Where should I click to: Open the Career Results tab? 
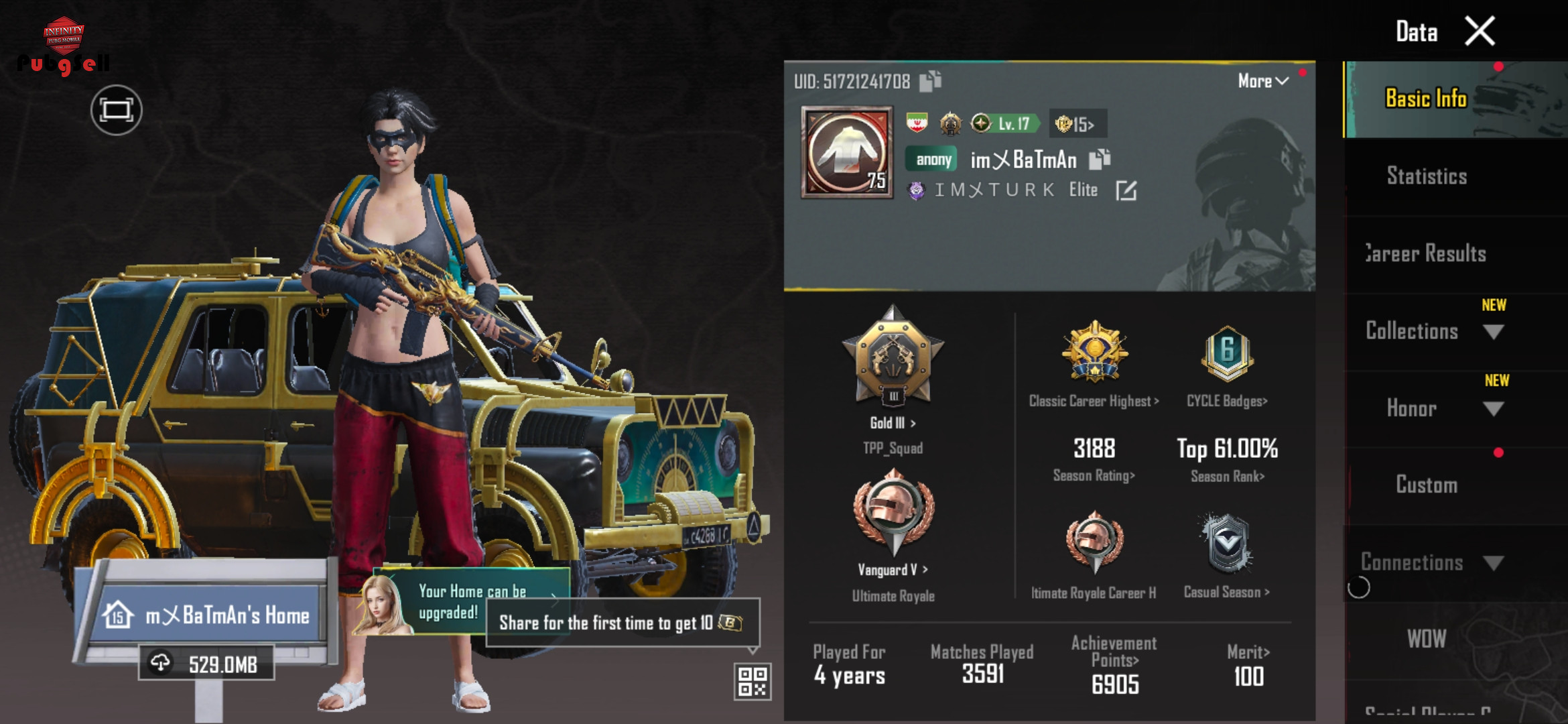[x=1427, y=254]
